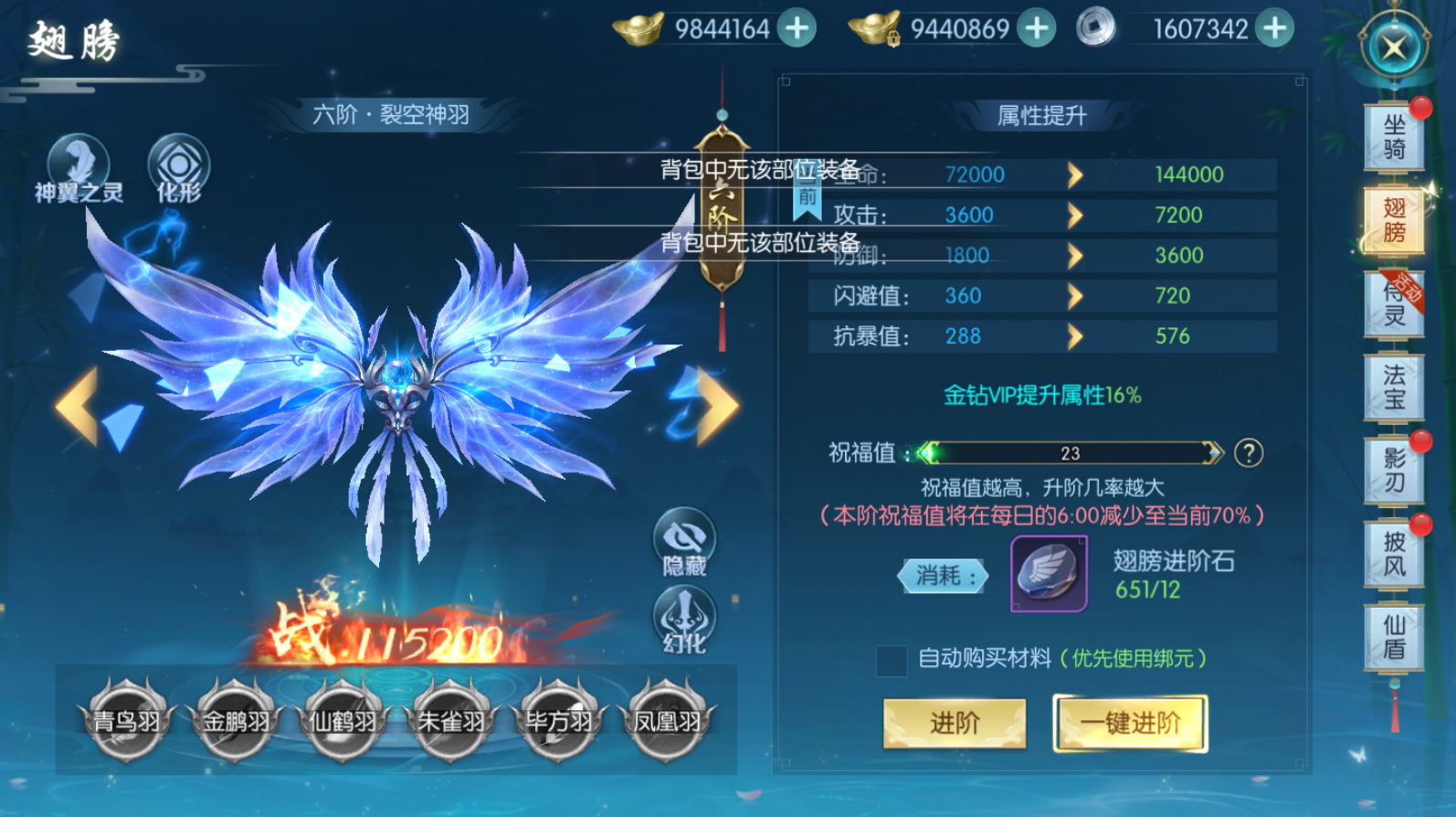Image resolution: width=1456 pixels, height=817 pixels.
Task: Activate 一键进阶 one-click advance
Action: 1130,723
